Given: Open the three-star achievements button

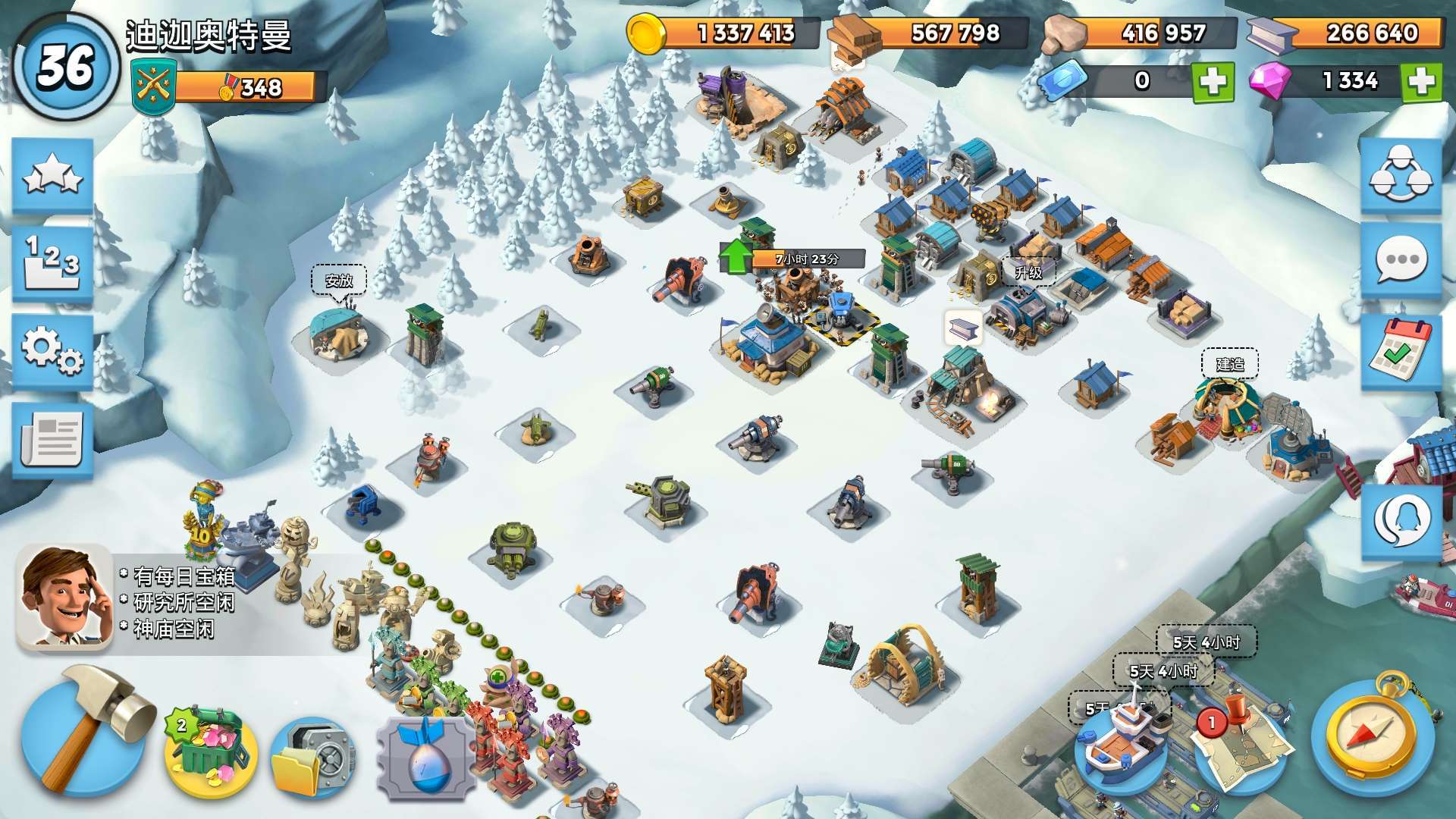Looking at the screenshot, I should click(52, 176).
